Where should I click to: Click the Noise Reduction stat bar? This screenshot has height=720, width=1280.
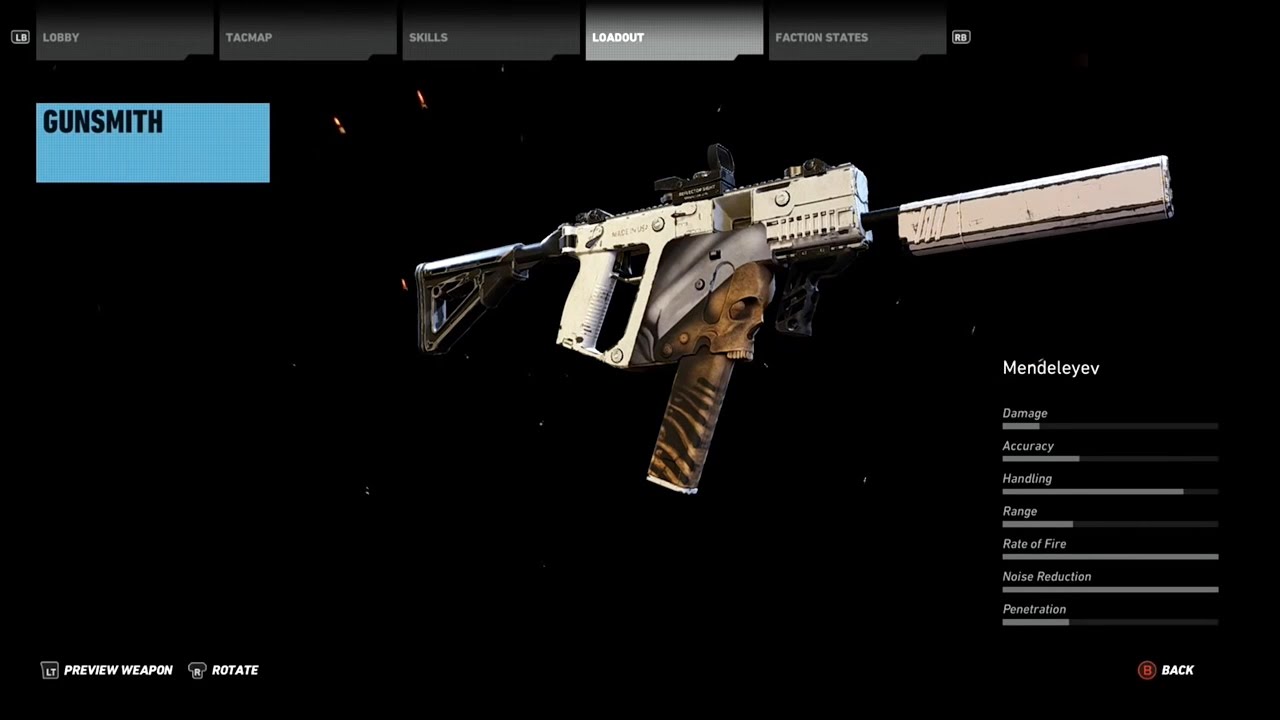1110,589
